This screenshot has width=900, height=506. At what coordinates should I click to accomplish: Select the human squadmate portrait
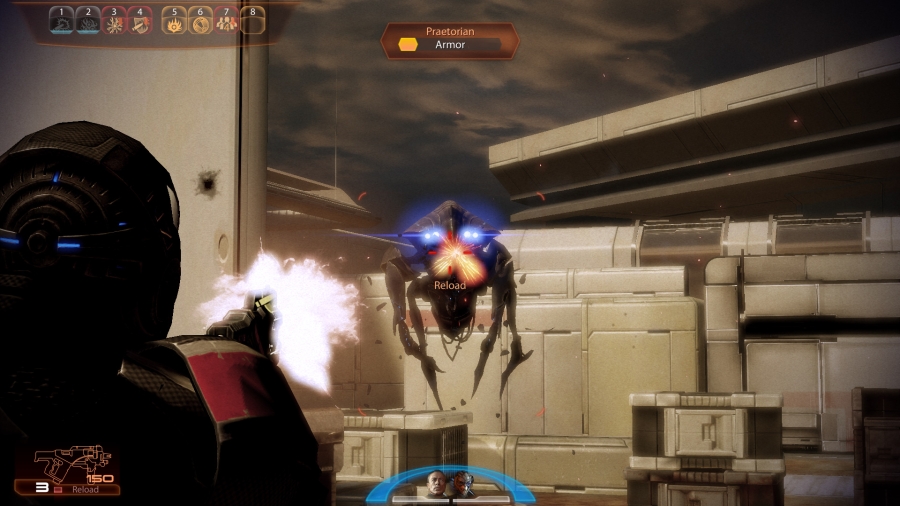click(437, 484)
